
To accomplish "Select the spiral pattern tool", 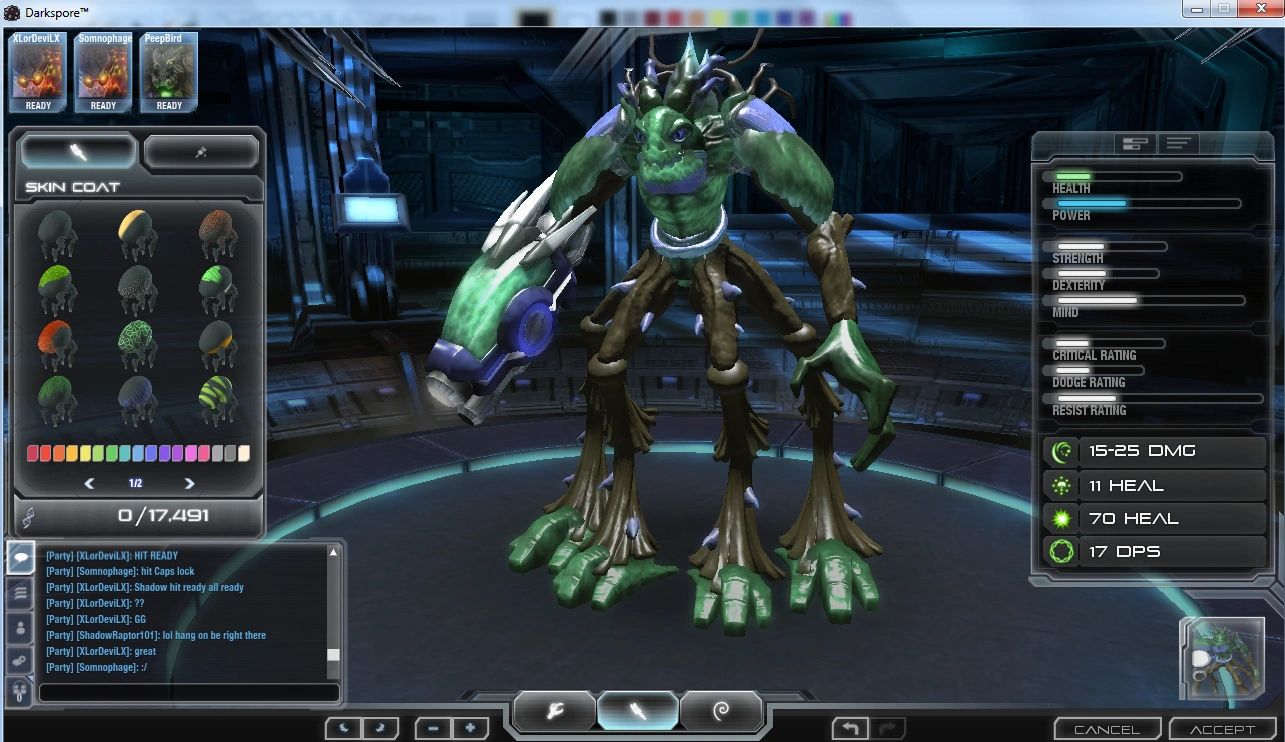I will pyautogui.click(x=721, y=710).
